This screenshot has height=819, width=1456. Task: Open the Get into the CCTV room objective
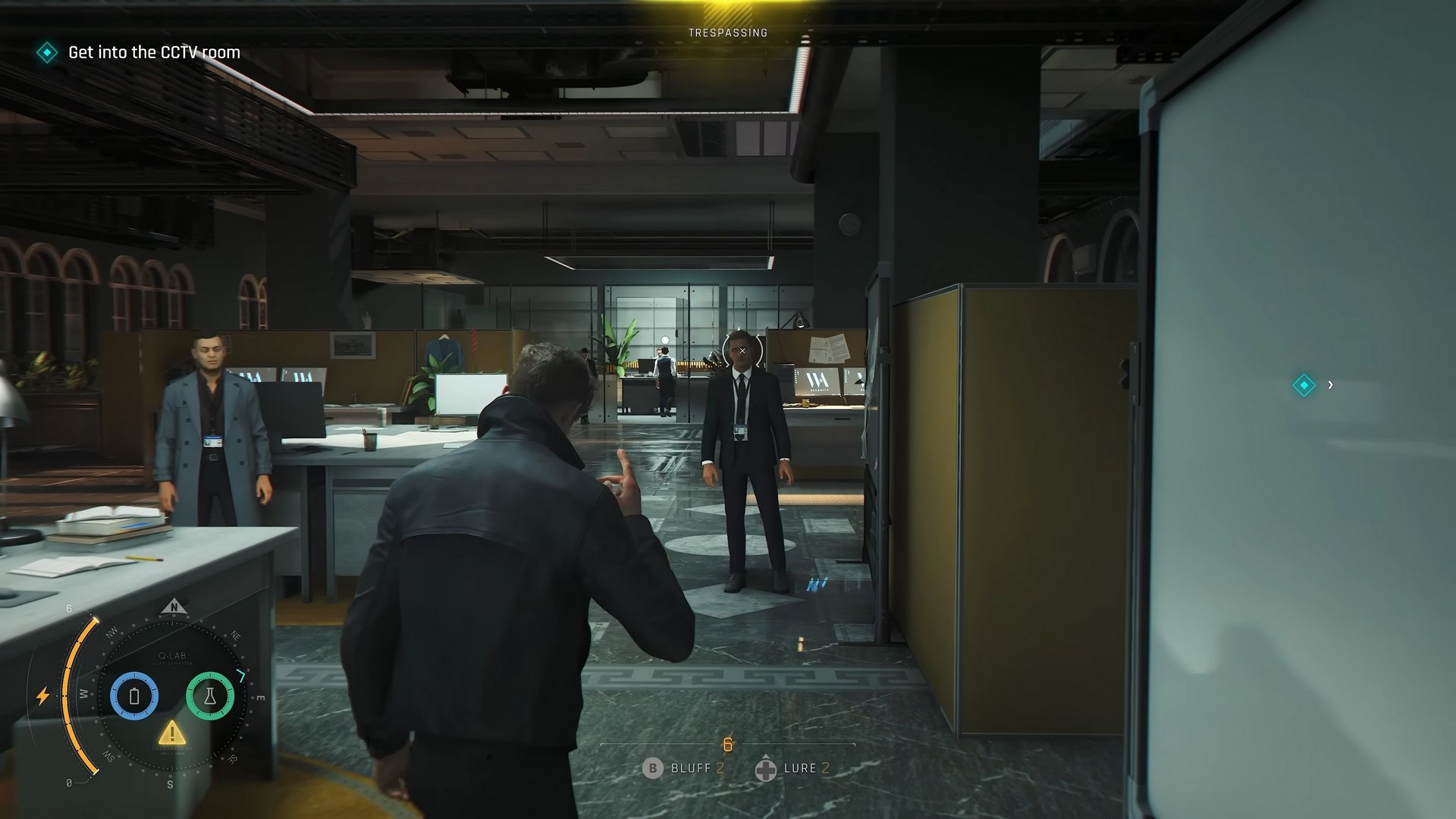pyautogui.click(x=152, y=52)
